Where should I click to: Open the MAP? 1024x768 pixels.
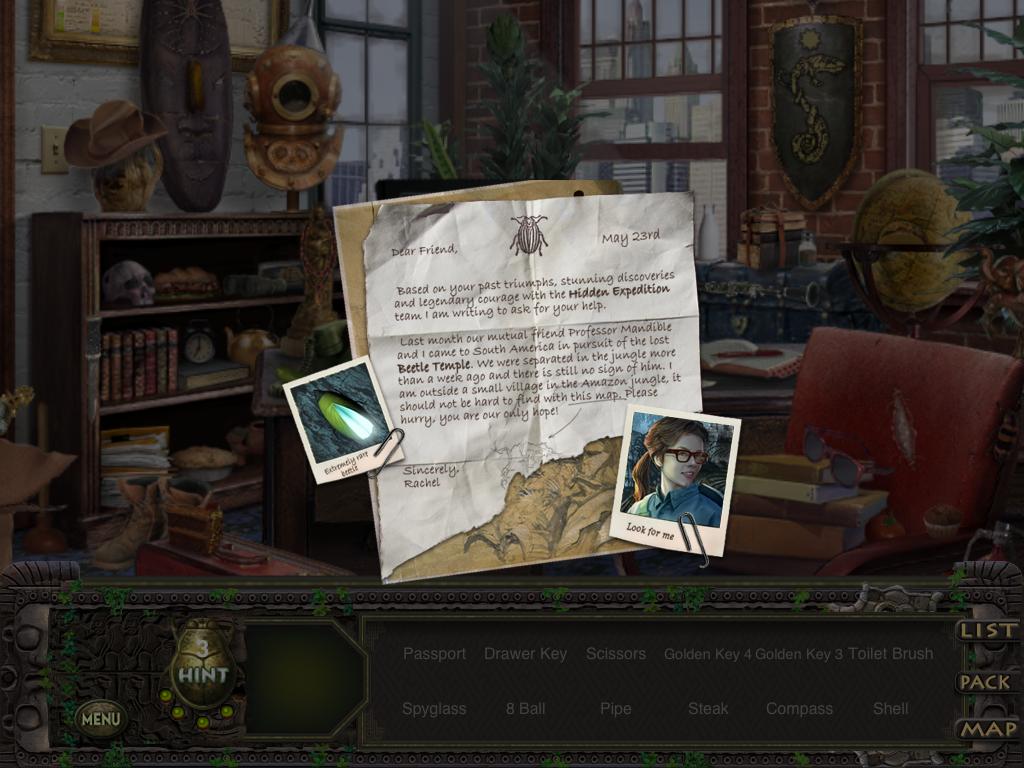coord(988,730)
